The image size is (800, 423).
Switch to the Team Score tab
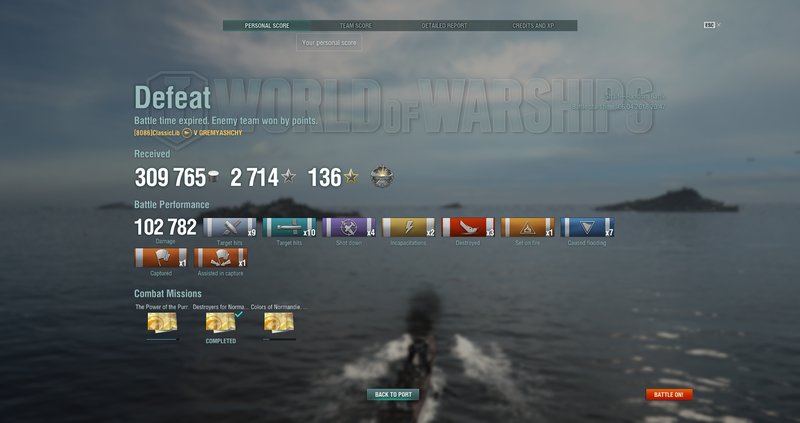coord(356,26)
